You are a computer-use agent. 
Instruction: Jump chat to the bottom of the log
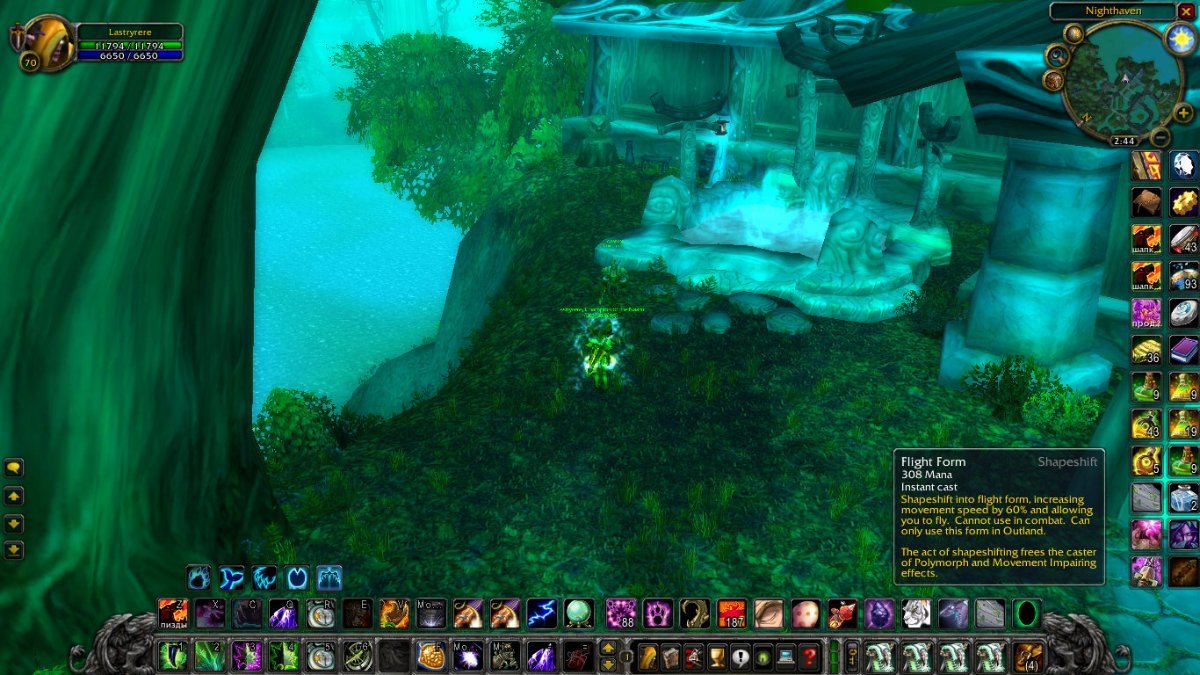[x=14, y=549]
